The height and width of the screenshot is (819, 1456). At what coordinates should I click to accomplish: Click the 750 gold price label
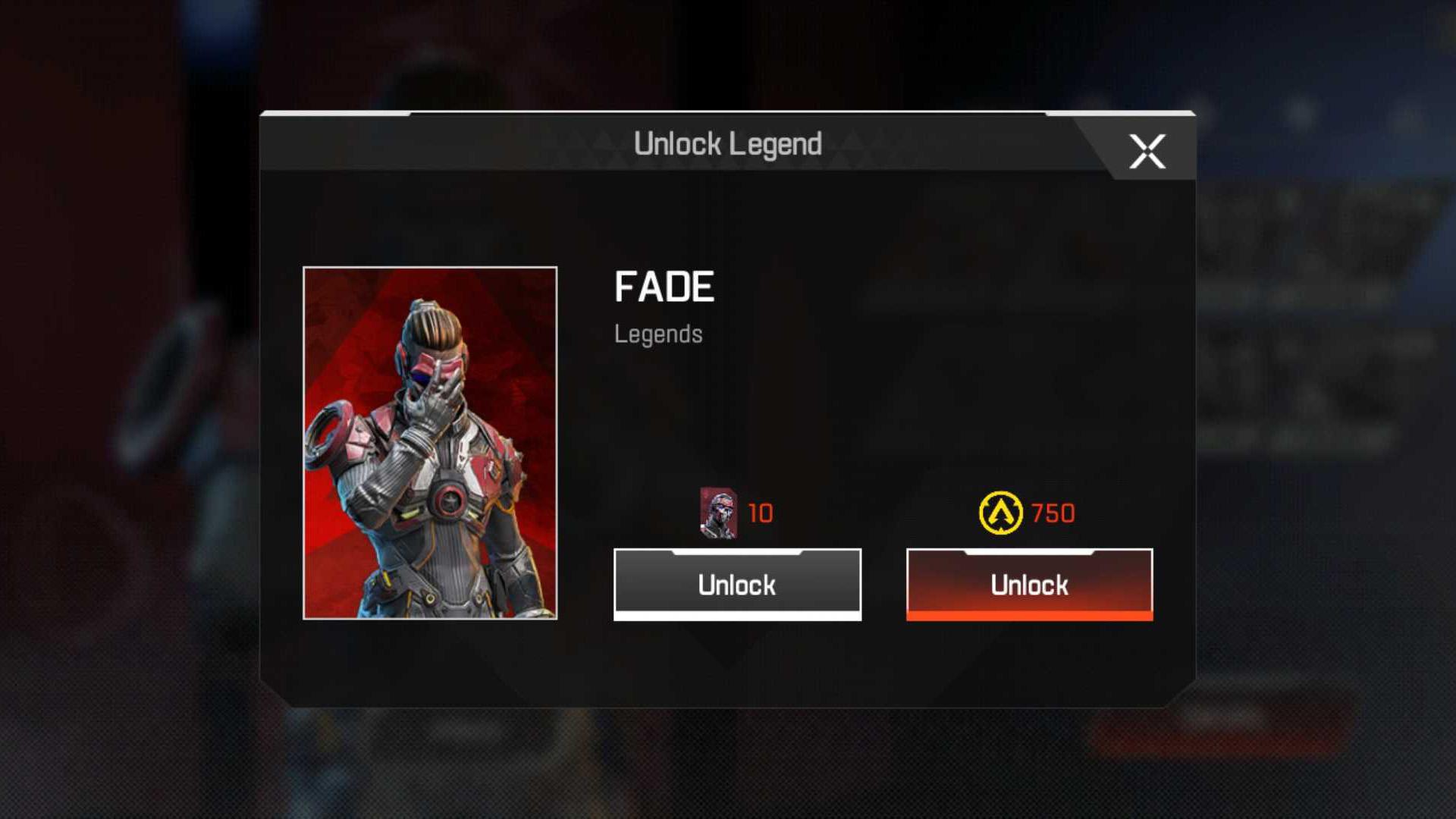pyautogui.click(x=1053, y=513)
